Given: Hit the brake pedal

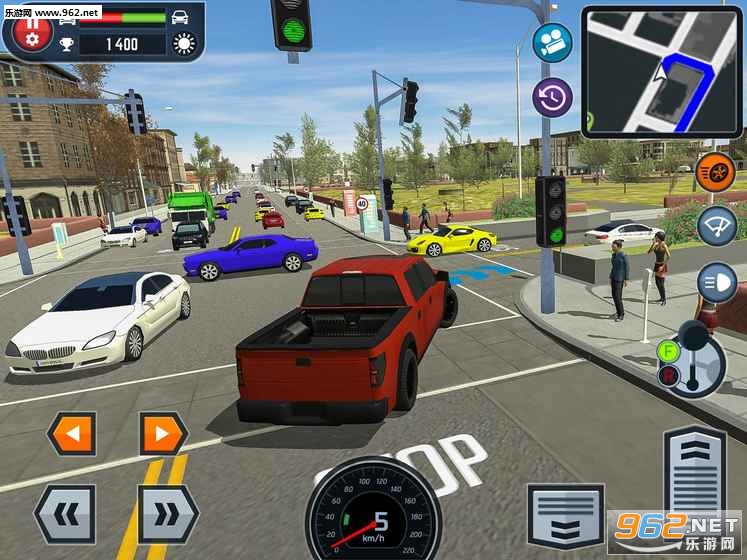Looking at the screenshot, I should (x=565, y=516).
